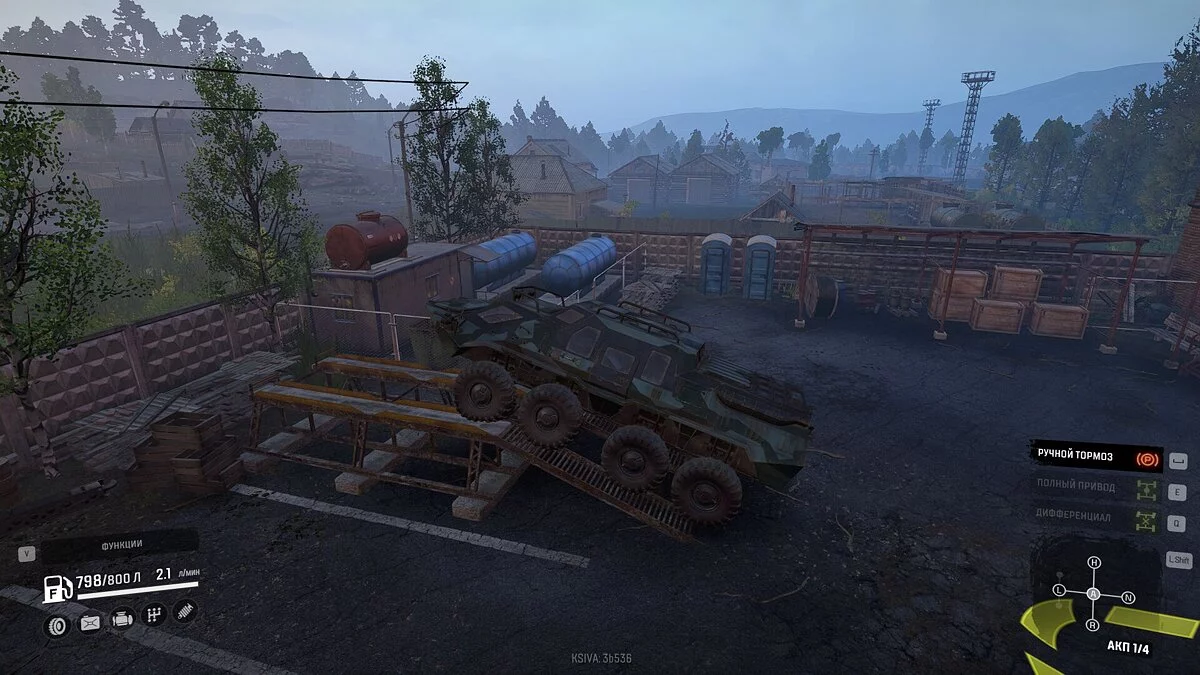
Task: Toggle the Ручной тормоз handbrake
Action: point(1096,456)
